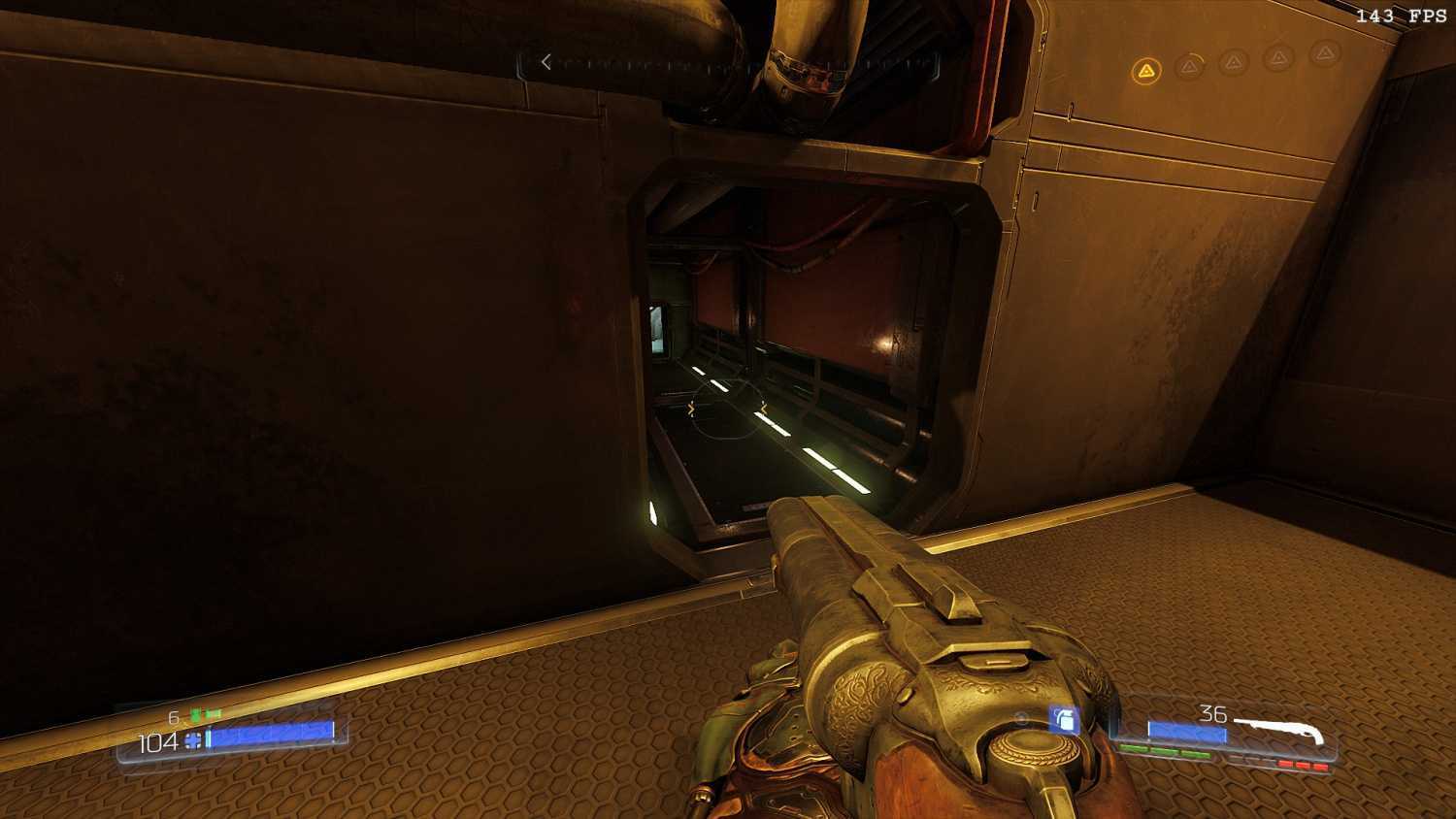Viewport: 1456px width, 819px height.
Task: Click the highlighted orange triangle challenge icon
Action: click(1146, 71)
